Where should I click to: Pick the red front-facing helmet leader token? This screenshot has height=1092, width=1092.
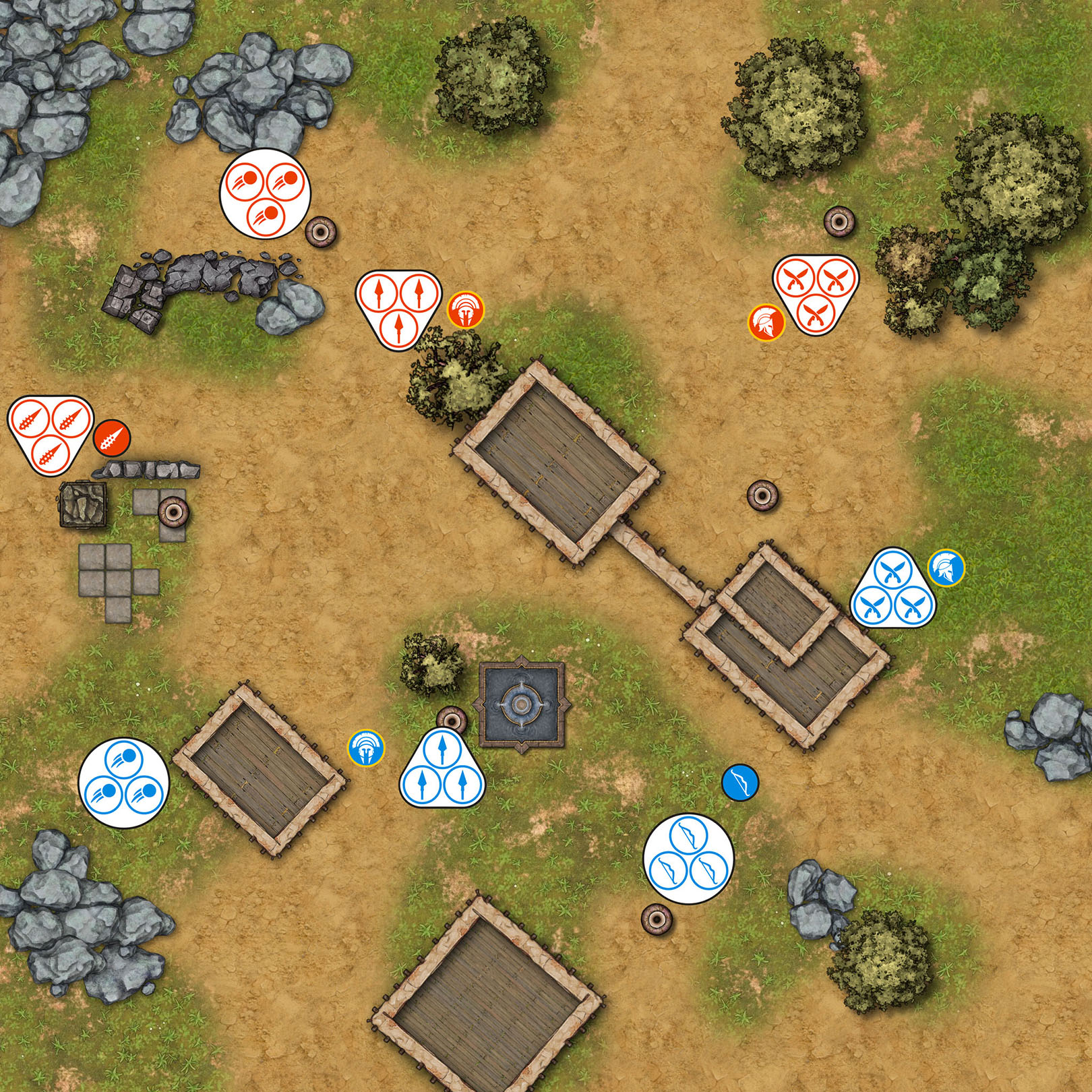coord(465,310)
